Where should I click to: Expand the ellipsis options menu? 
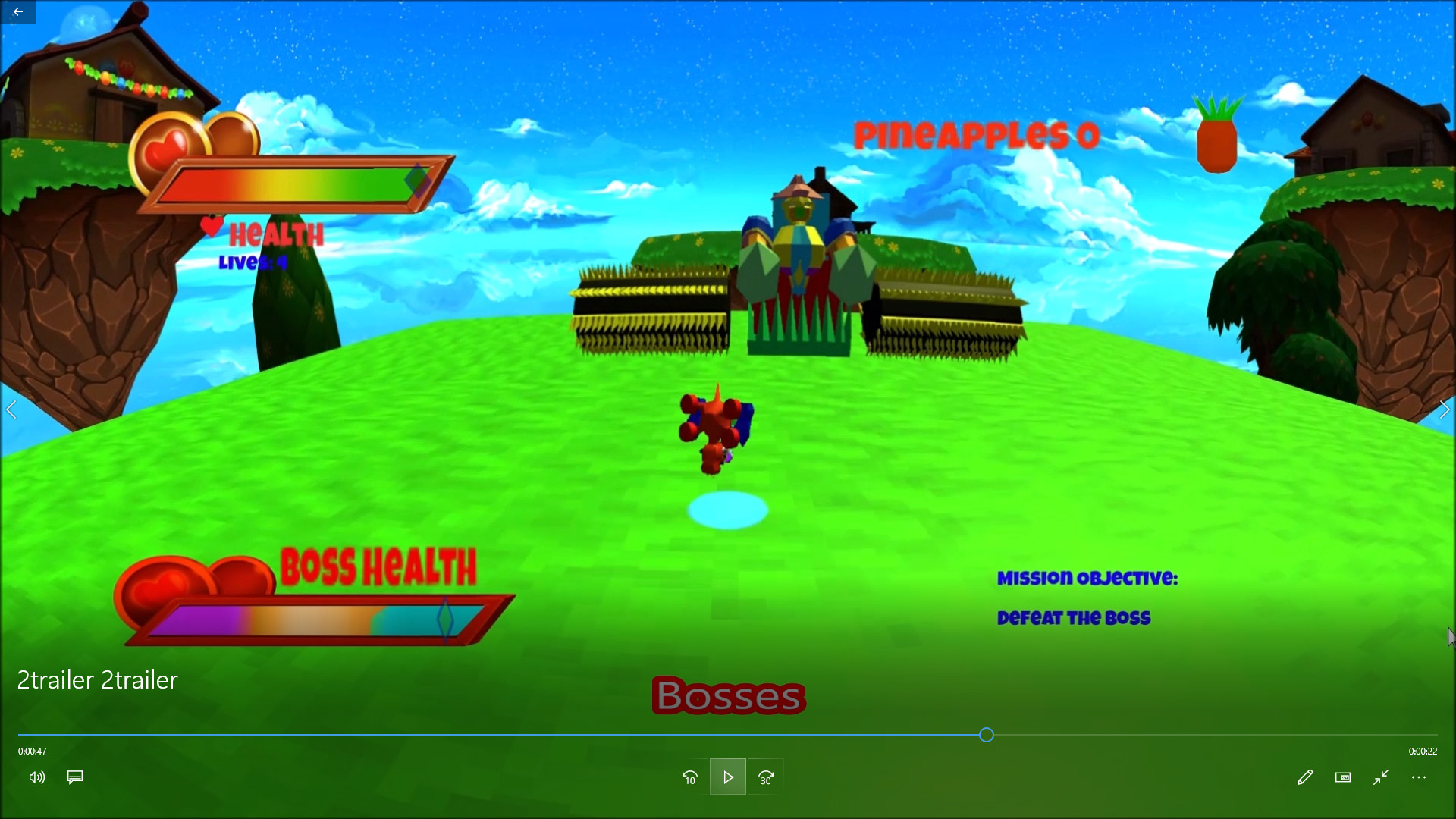(1420, 777)
